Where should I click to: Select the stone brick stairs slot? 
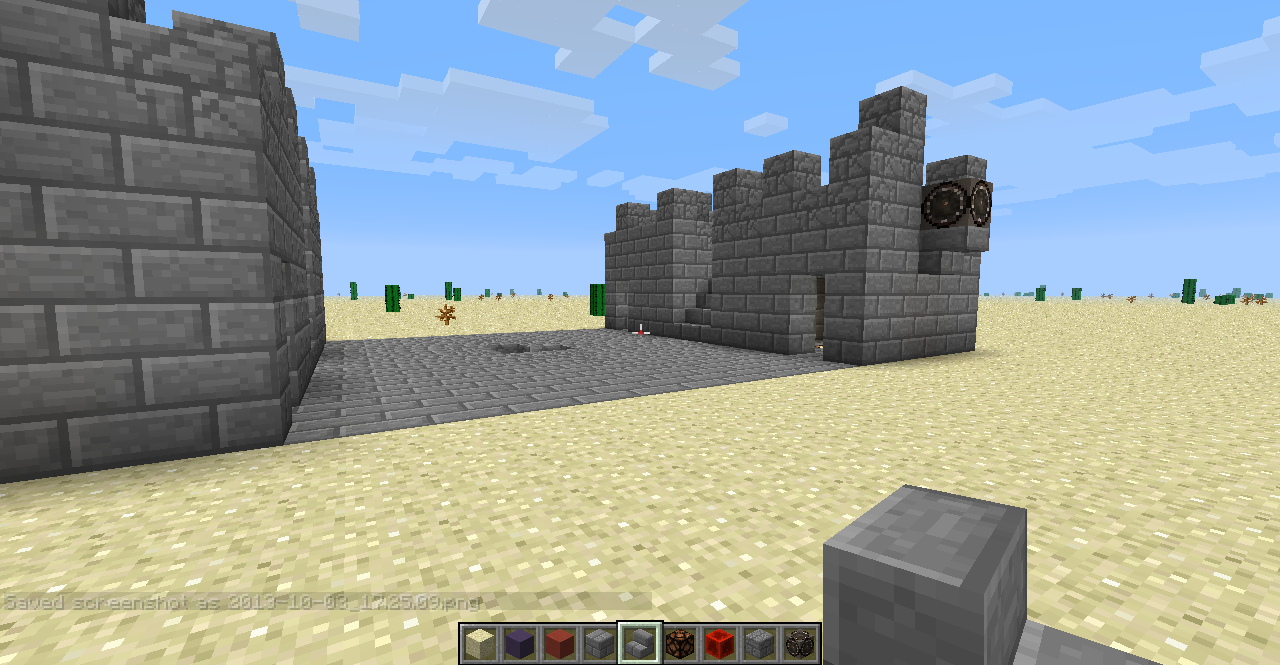[x=640, y=643]
